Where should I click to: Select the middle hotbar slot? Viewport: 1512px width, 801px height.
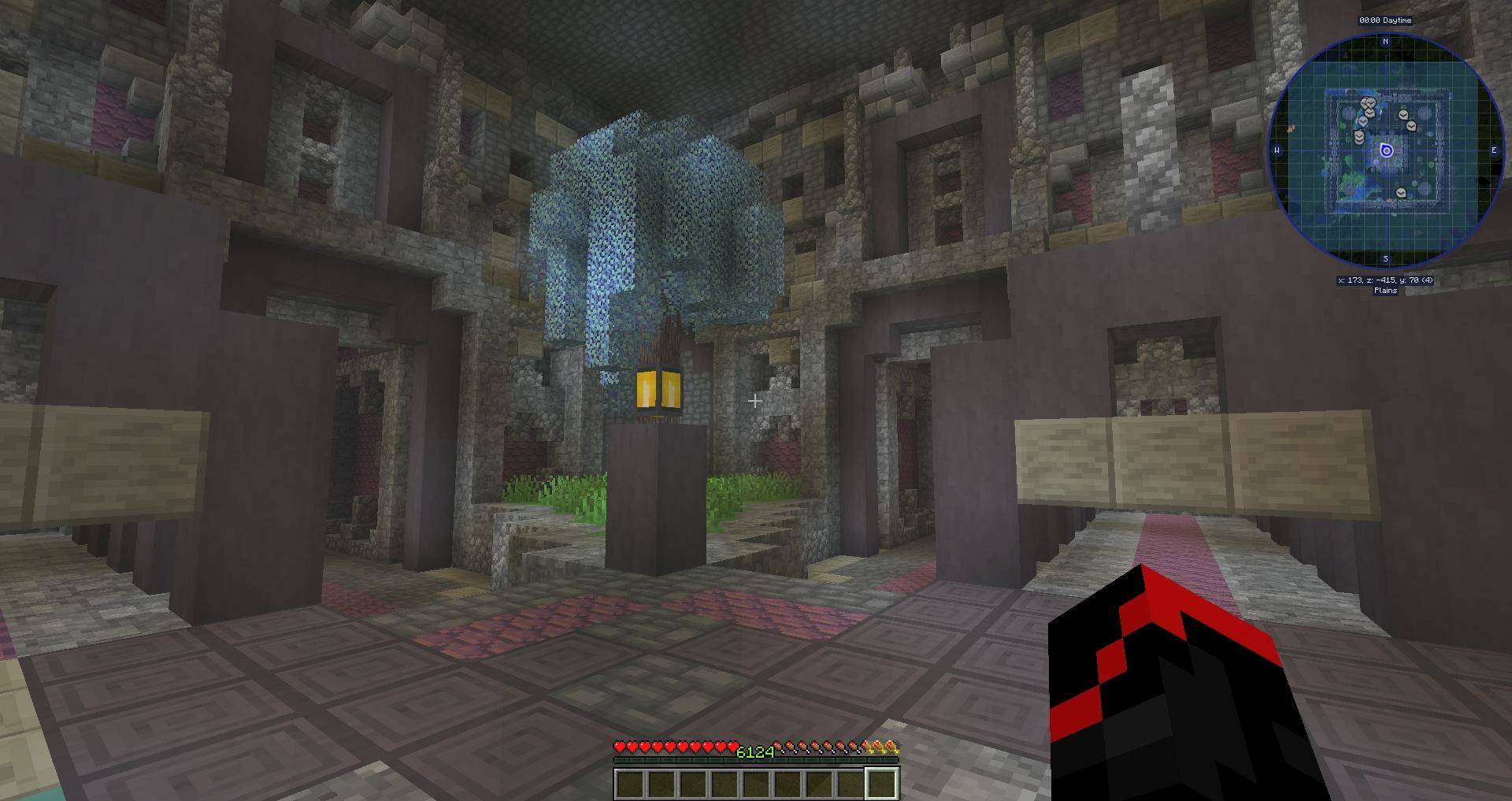(756, 784)
